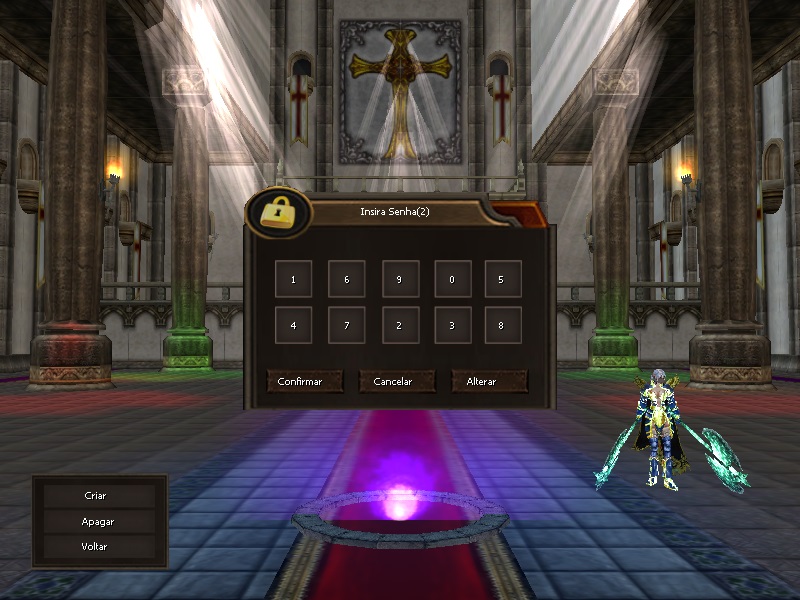Image resolution: width=800 pixels, height=600 pixels.
Task: Select the digit 8 keypad button
Action: pos(503,325)
